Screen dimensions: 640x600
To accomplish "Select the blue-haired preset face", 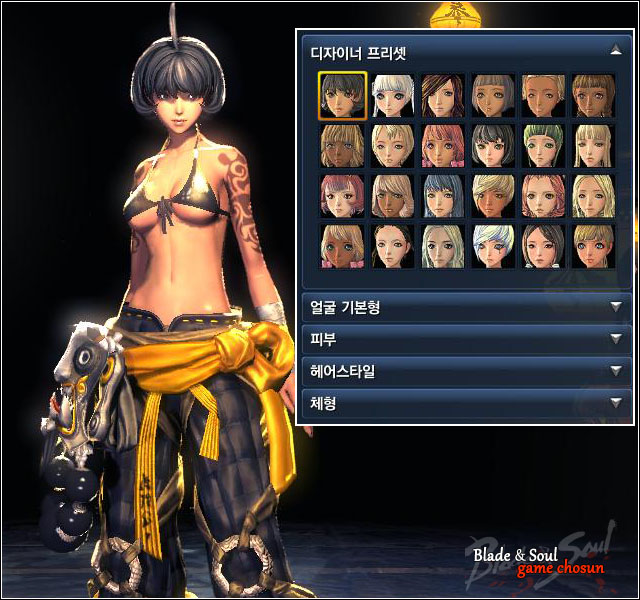I will (x=443, y=196).
